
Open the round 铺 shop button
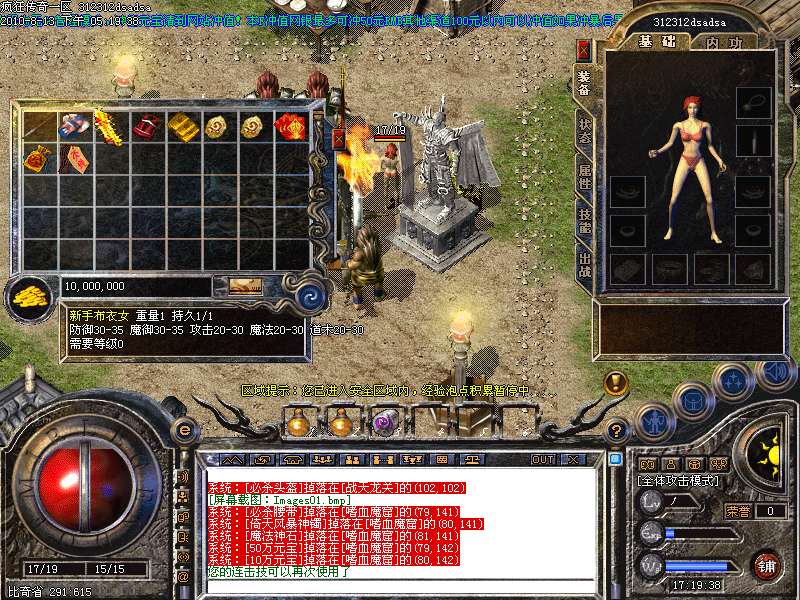pyautogui.click(x=766, y=564)
